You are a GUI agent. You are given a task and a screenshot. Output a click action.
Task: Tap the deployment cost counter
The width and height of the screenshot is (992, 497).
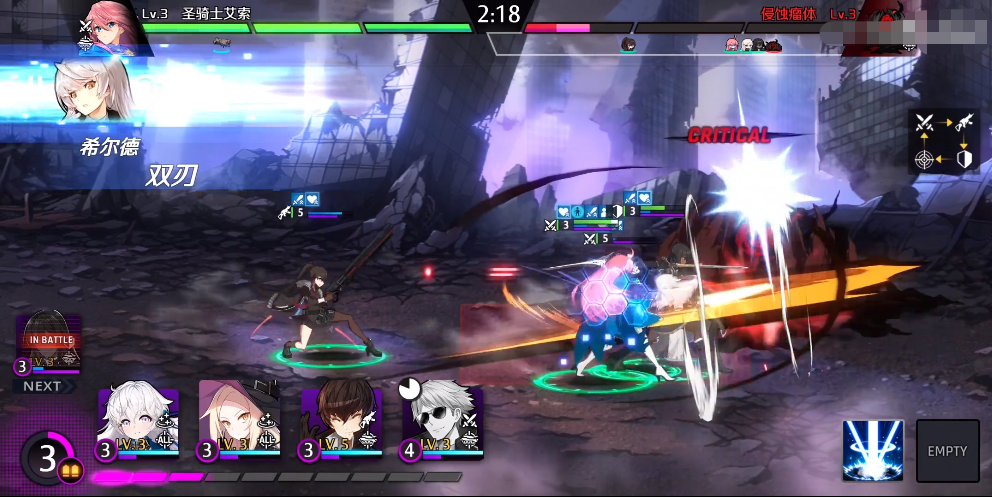[47, 459]
